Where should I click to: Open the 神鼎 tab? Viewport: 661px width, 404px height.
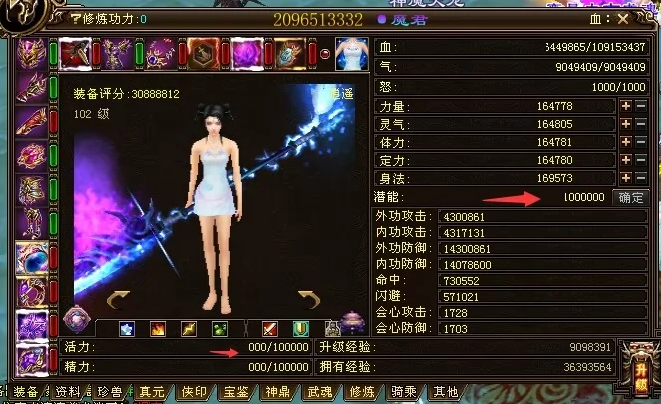tap(278, 392)
